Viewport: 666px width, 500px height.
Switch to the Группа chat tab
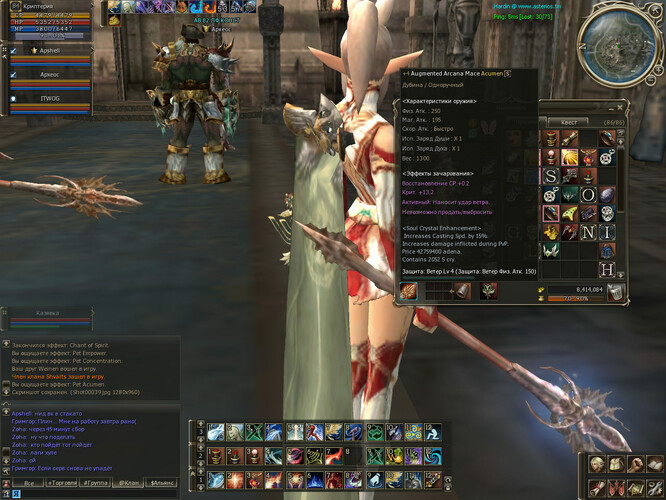(96, 483)
